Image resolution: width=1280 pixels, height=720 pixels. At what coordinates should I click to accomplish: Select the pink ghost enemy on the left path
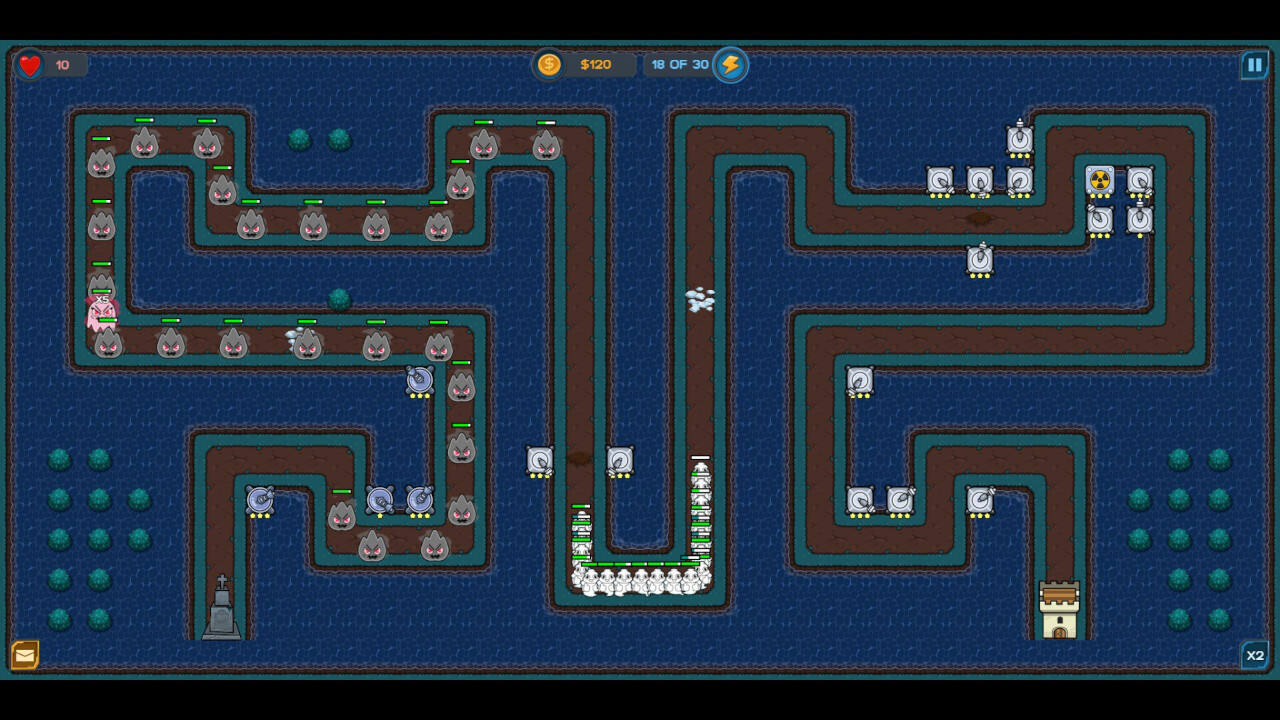click(x=100, y=310)
